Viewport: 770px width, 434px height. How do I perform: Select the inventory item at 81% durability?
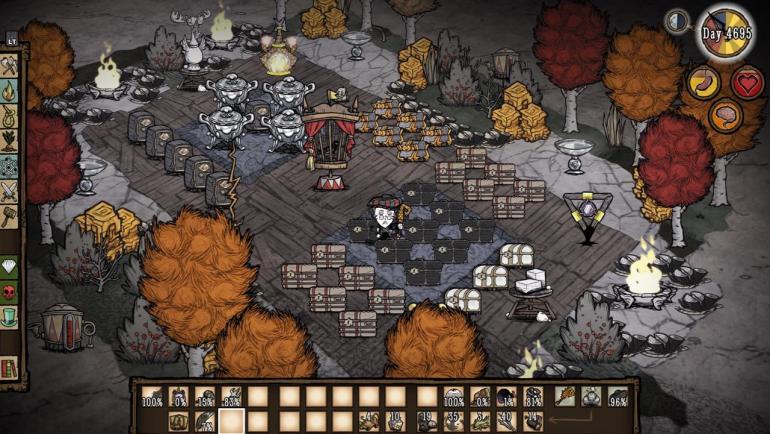(534, 397)
